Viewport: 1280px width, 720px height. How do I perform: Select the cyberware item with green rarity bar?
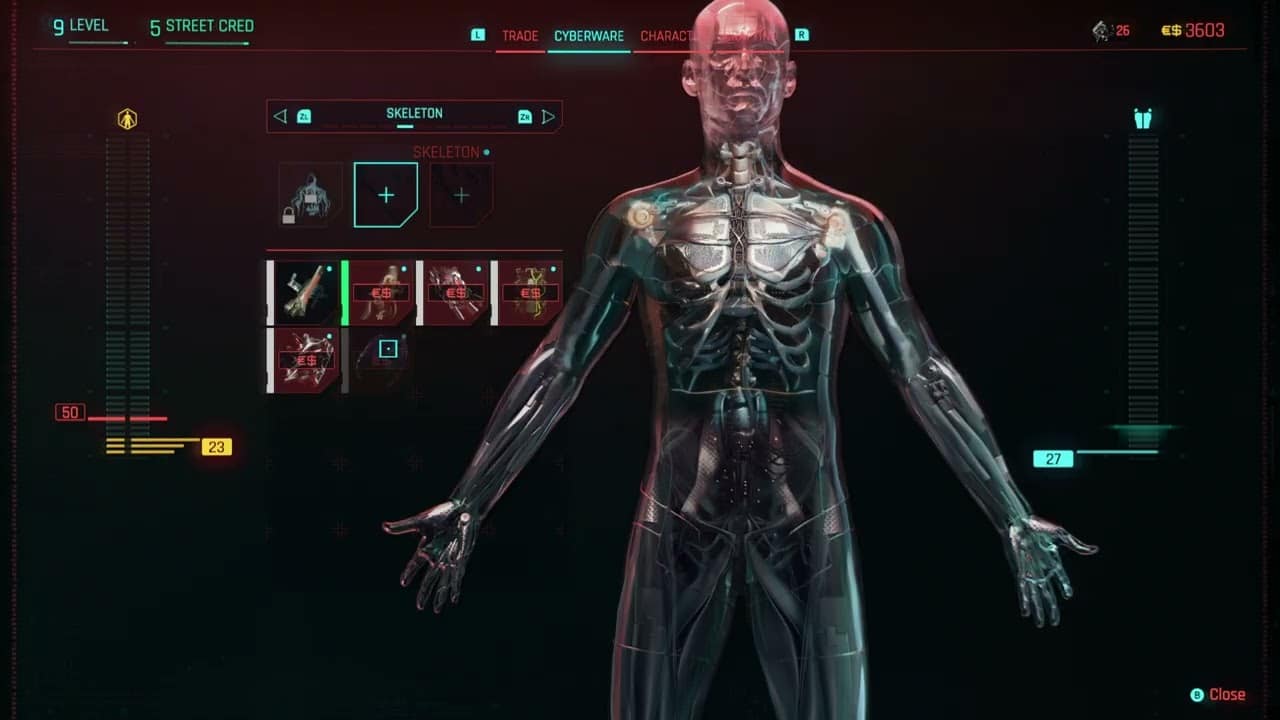click(x=380, y=293)
